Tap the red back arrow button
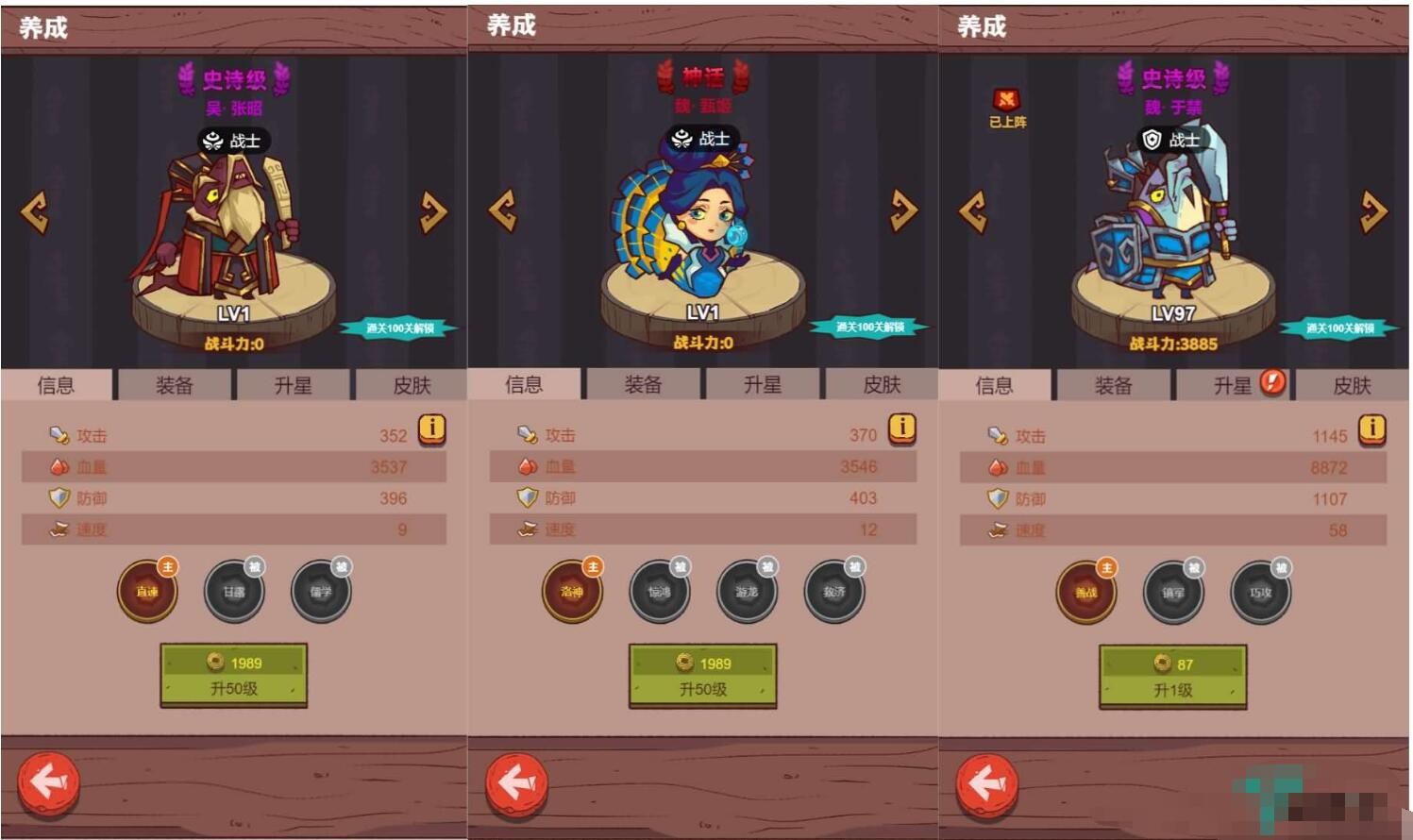This screenshot has width=1413, height=840. [49, 781]
